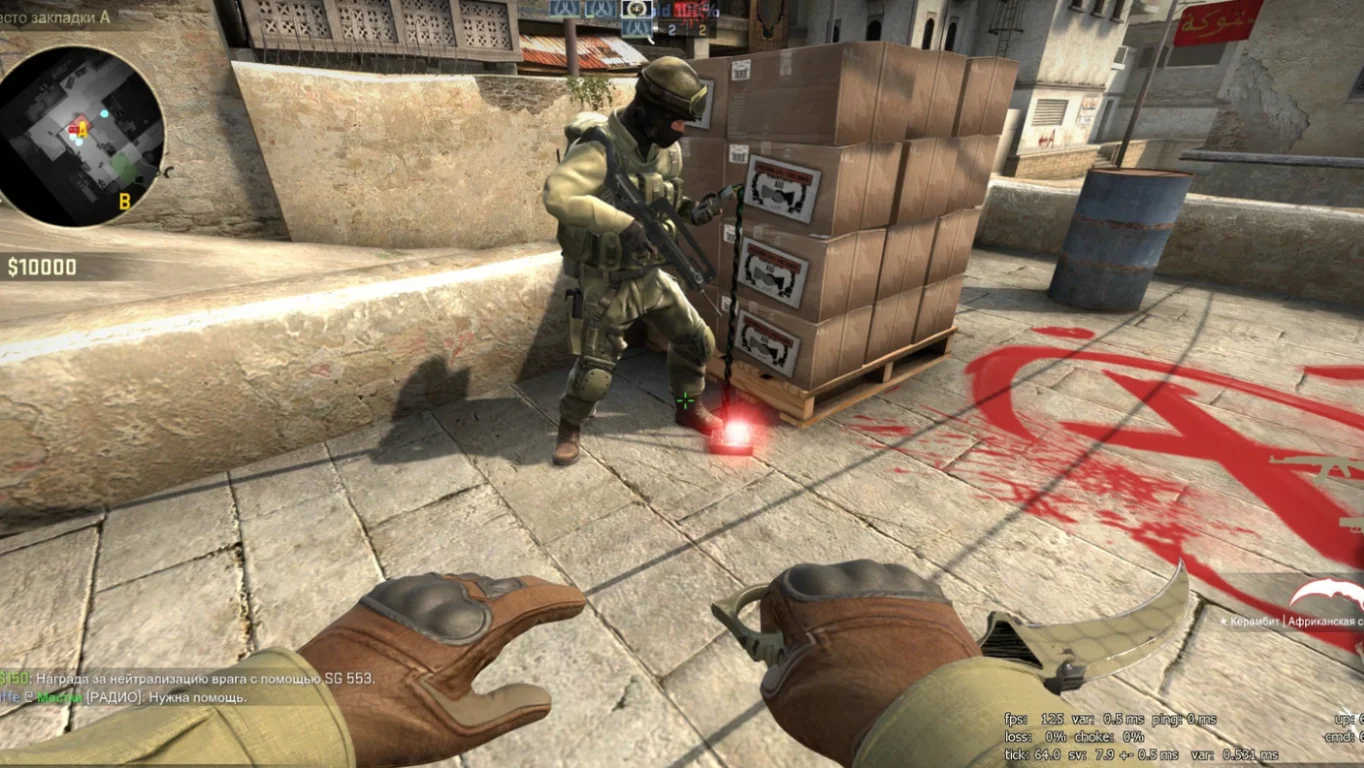Click the second teammate avatar at top
1364x768 pixels.
point(600,8)
